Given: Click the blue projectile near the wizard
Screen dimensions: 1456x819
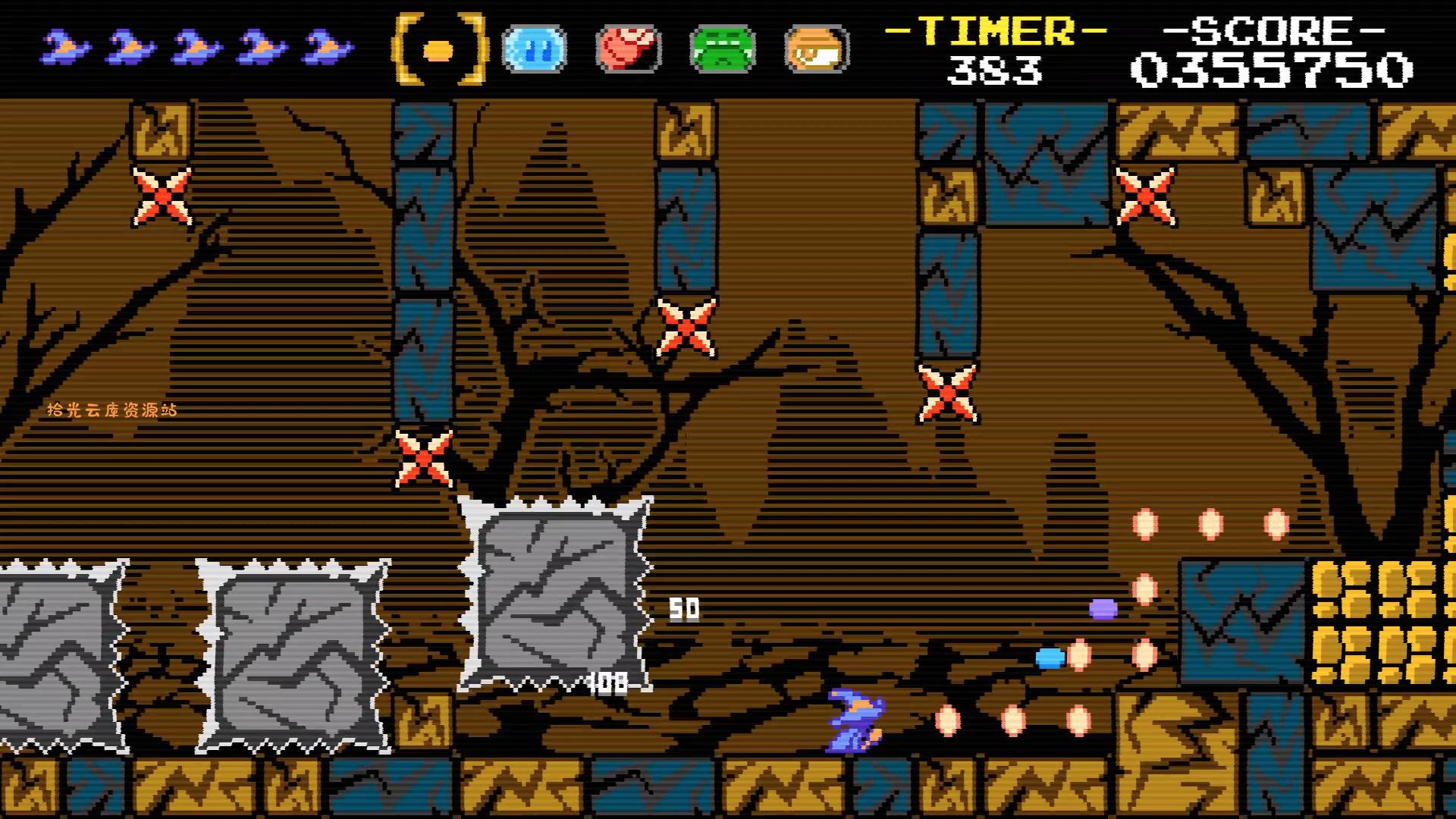Looking at the screenshot, I should (1049, 658).
